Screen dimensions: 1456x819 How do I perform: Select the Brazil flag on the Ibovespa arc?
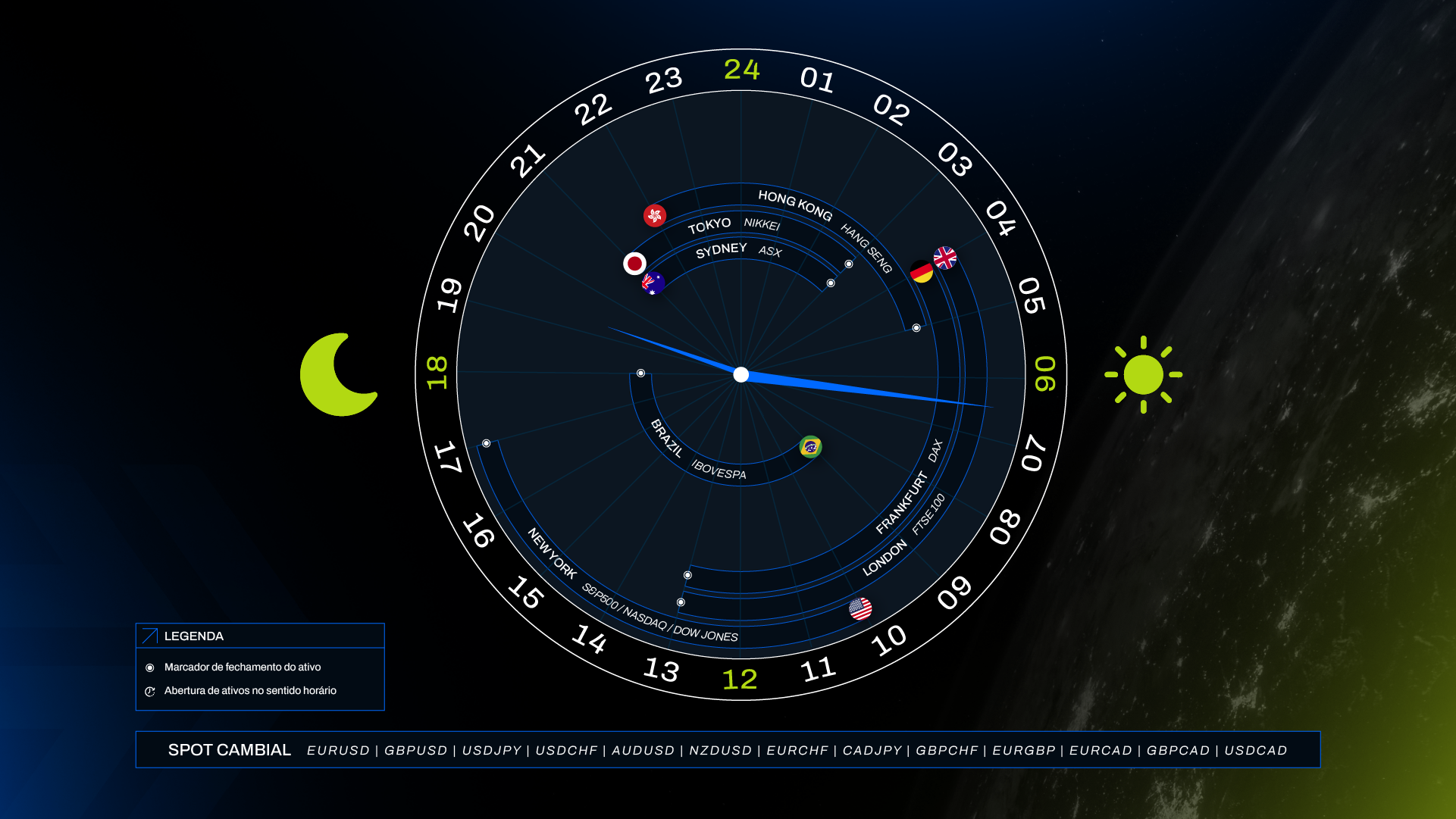810,447
